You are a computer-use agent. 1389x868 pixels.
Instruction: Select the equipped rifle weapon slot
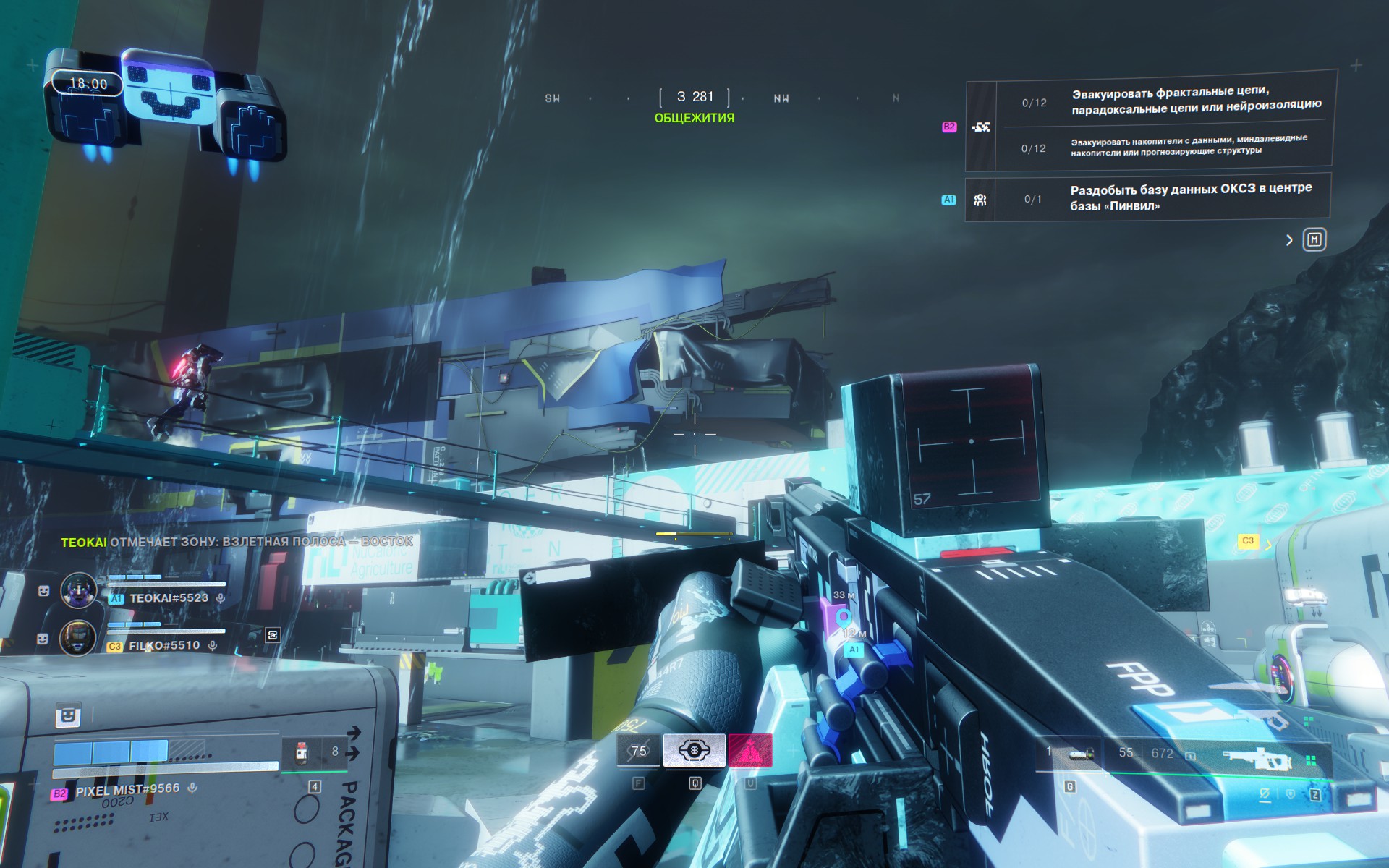click(x=1257, y=758)
